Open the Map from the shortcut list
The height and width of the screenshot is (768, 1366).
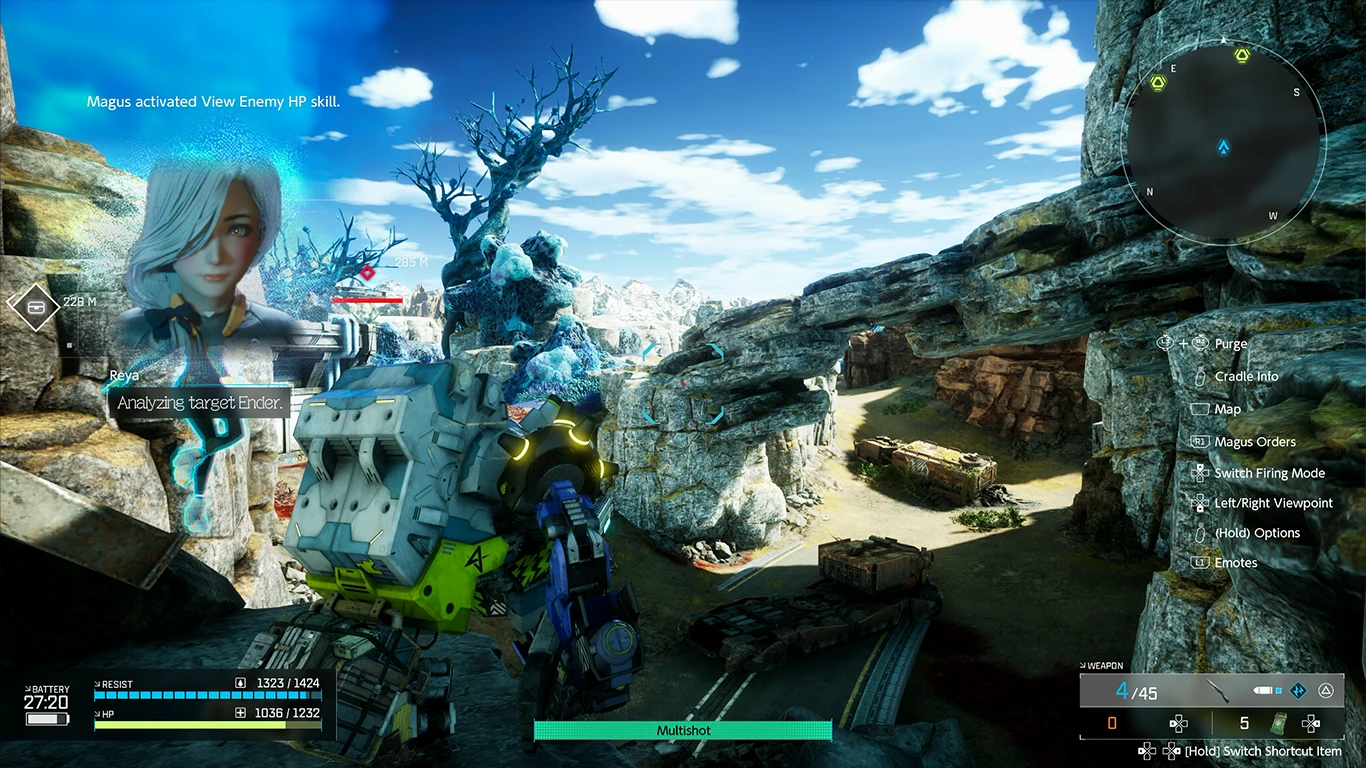pyautogui.click(x=1227, y=409)
